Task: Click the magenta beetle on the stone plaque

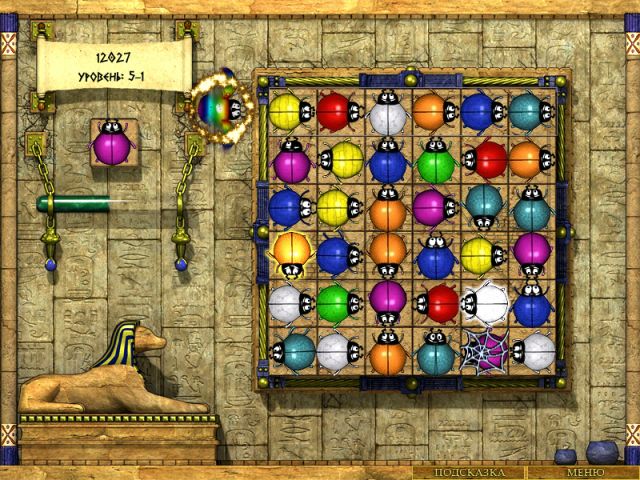Action: (115, 147)
